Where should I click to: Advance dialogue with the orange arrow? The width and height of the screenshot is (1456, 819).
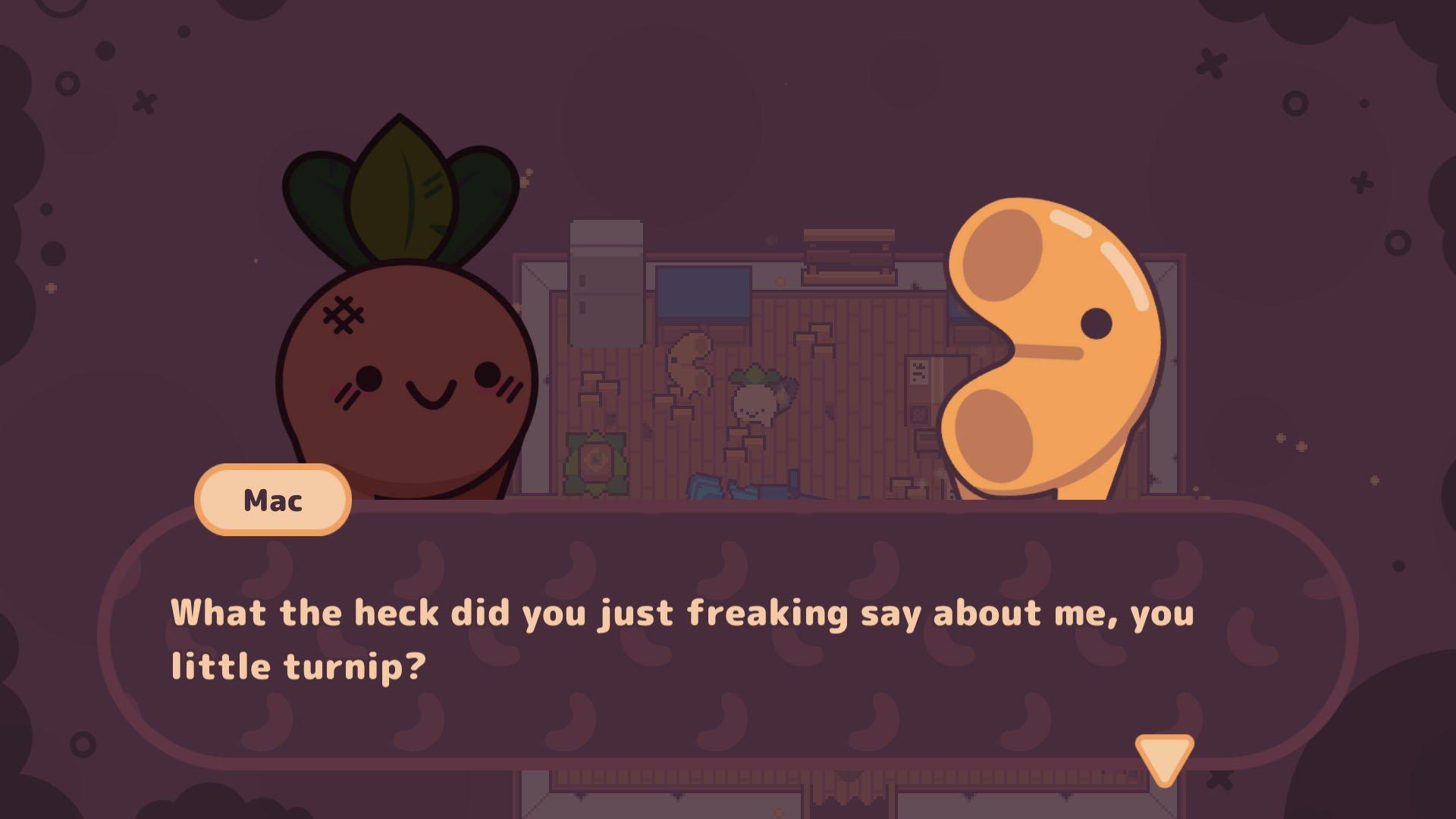tap(1164, 758)
